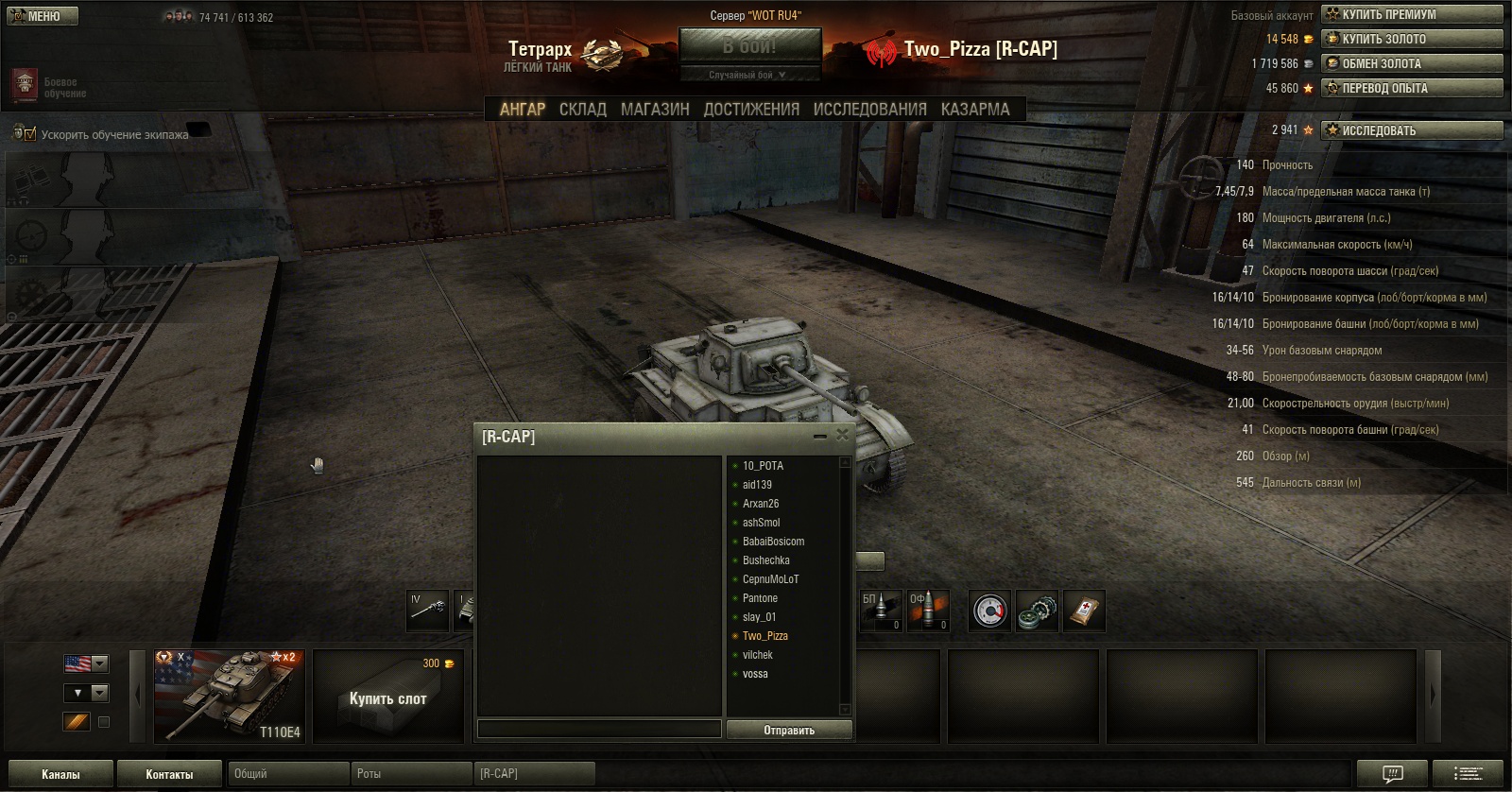This screenshot has height=792, width=1512.
Task: Open the ИССЛЕДОВАНИЯ tab
Action: click(869, 110)
